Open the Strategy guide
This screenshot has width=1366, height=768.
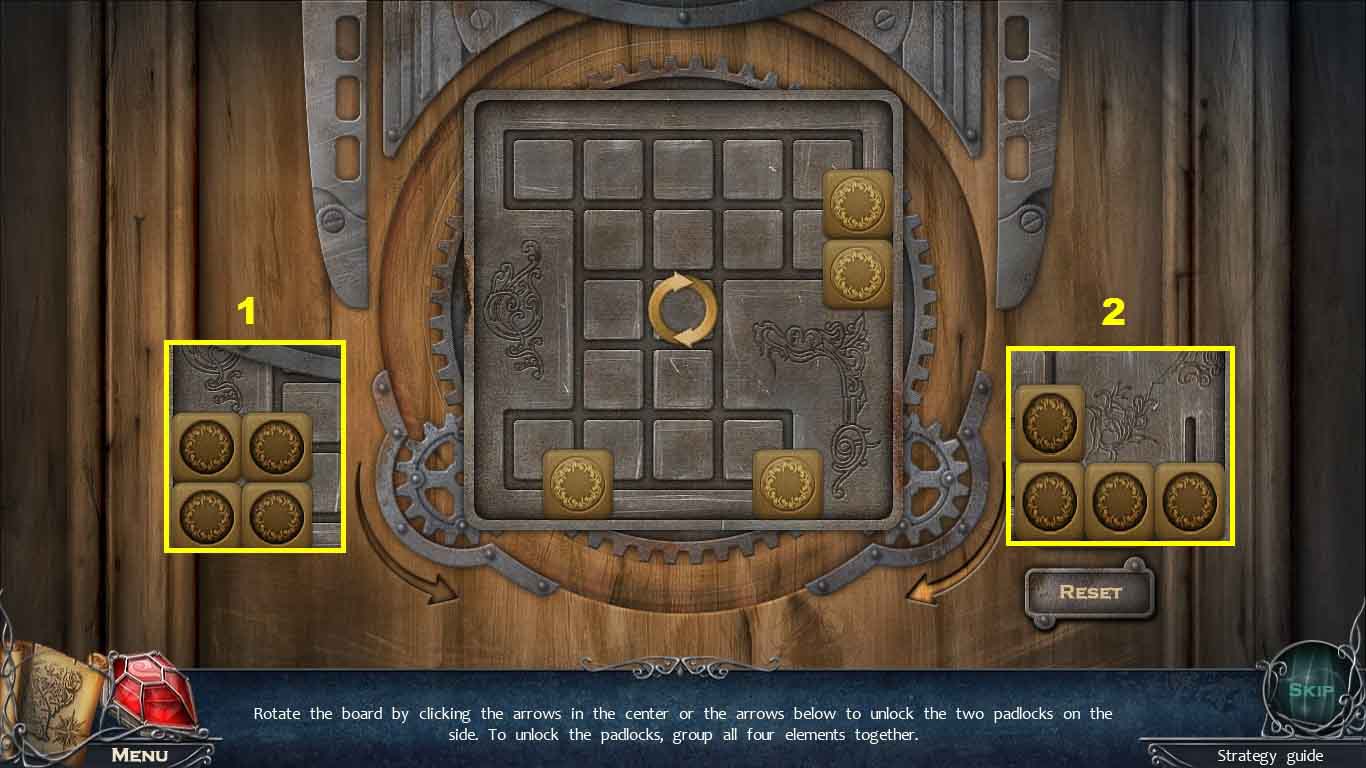[x=1270, y=757]
